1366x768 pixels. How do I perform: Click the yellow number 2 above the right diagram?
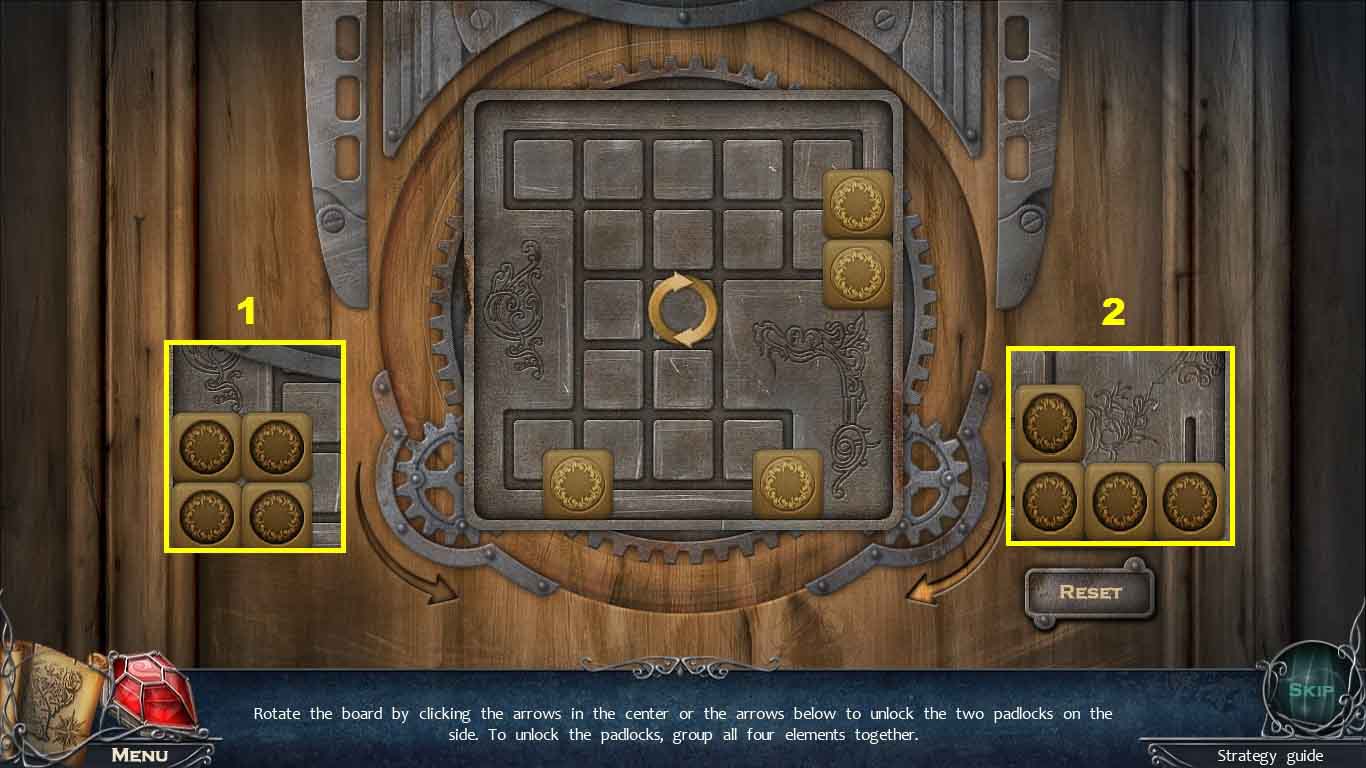(x=1112, y=311)
